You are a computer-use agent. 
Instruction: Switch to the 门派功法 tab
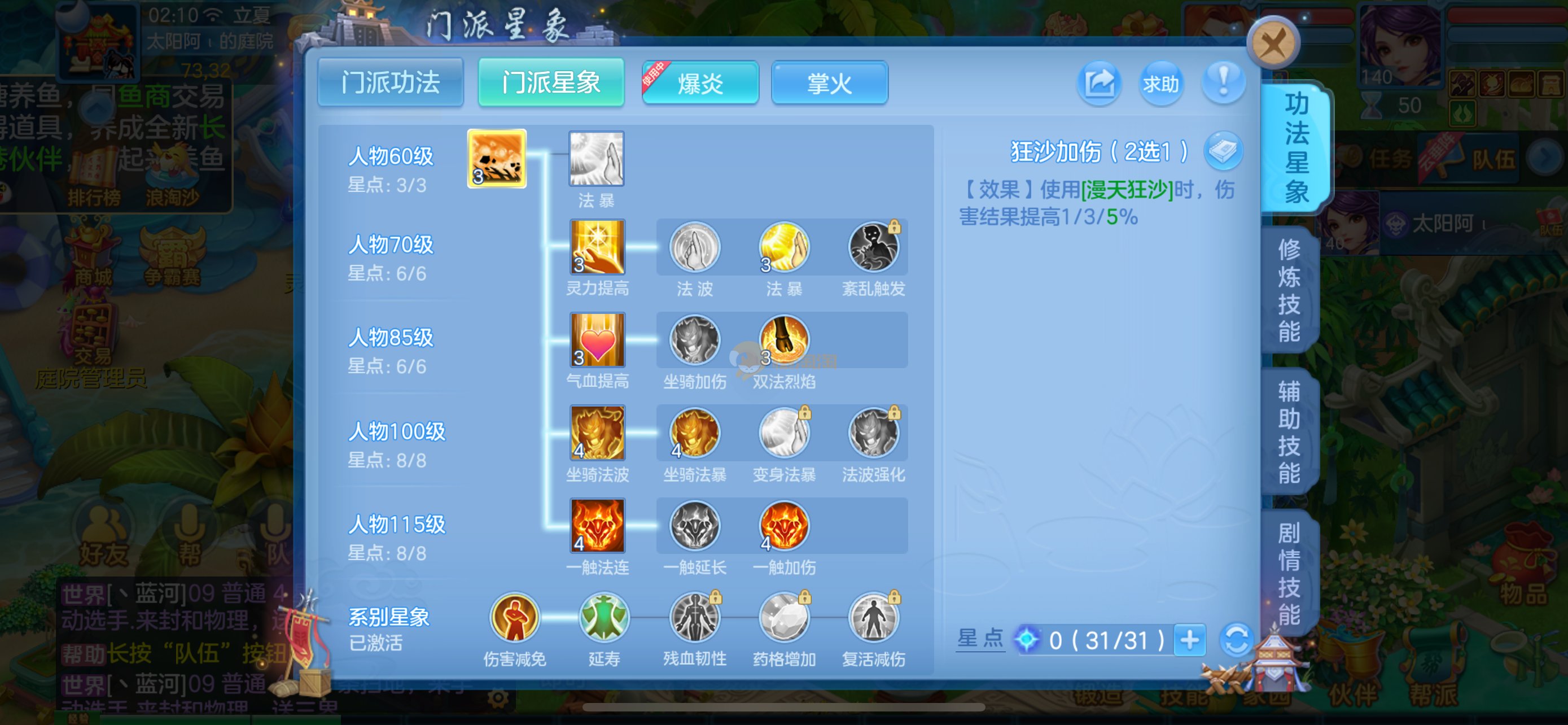tap(390, 83)
